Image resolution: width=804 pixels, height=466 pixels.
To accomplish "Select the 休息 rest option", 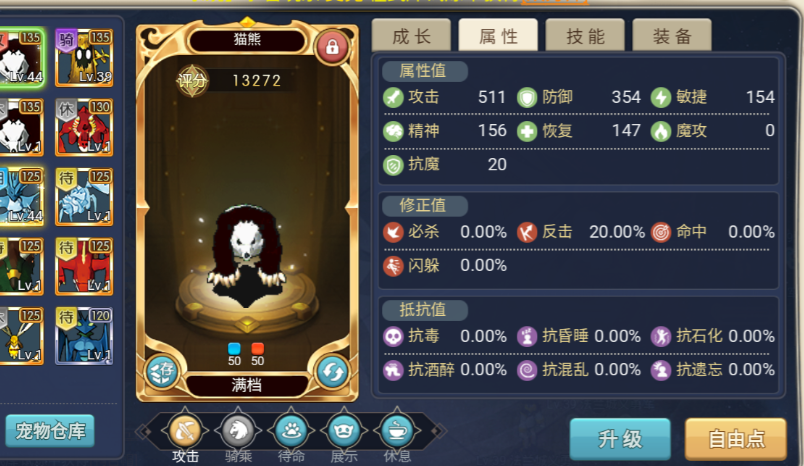I will pyautogui.click(x=397, y=431).
